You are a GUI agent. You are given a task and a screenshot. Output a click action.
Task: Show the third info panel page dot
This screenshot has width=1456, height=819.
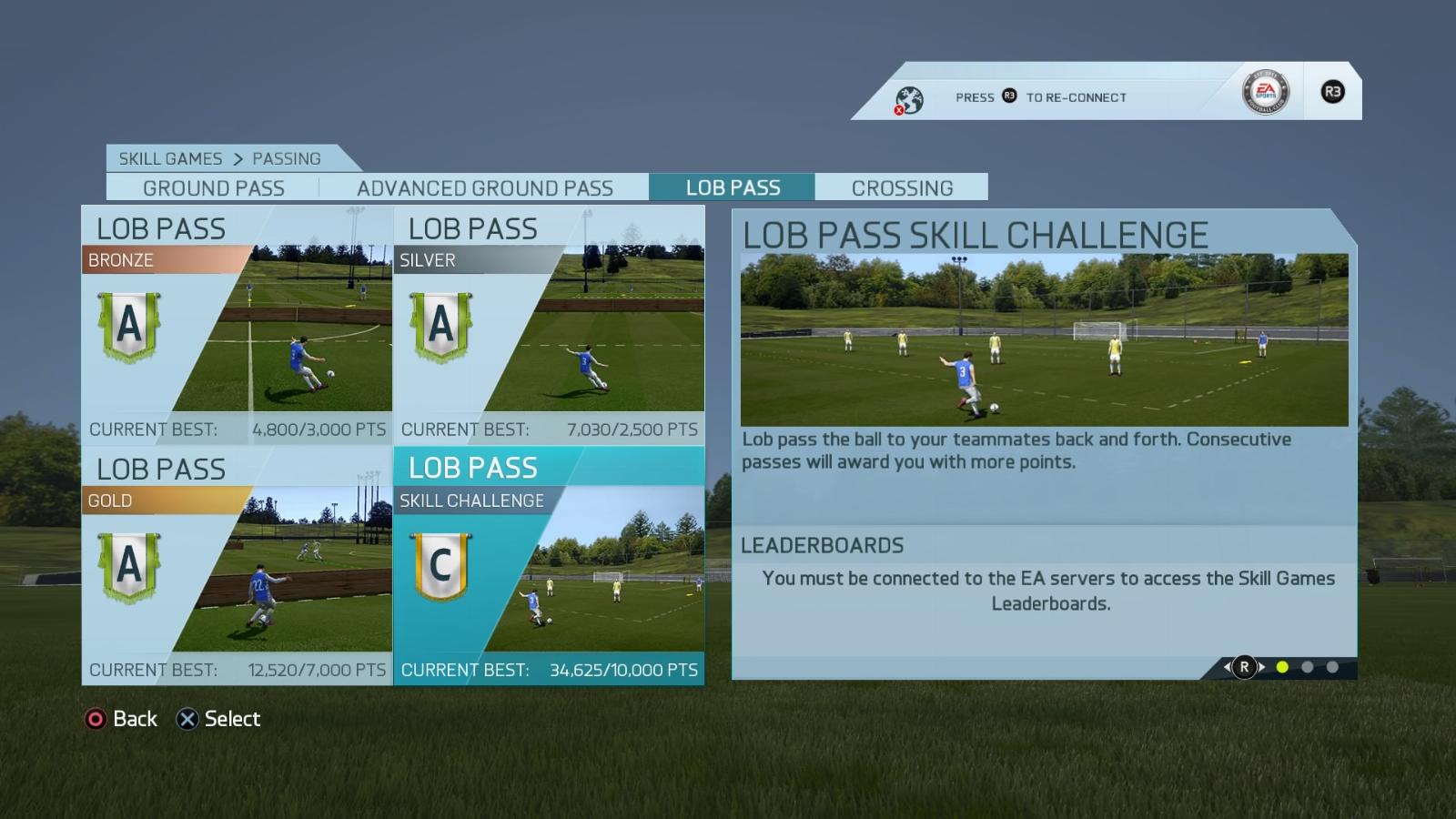pos(1332,667)
